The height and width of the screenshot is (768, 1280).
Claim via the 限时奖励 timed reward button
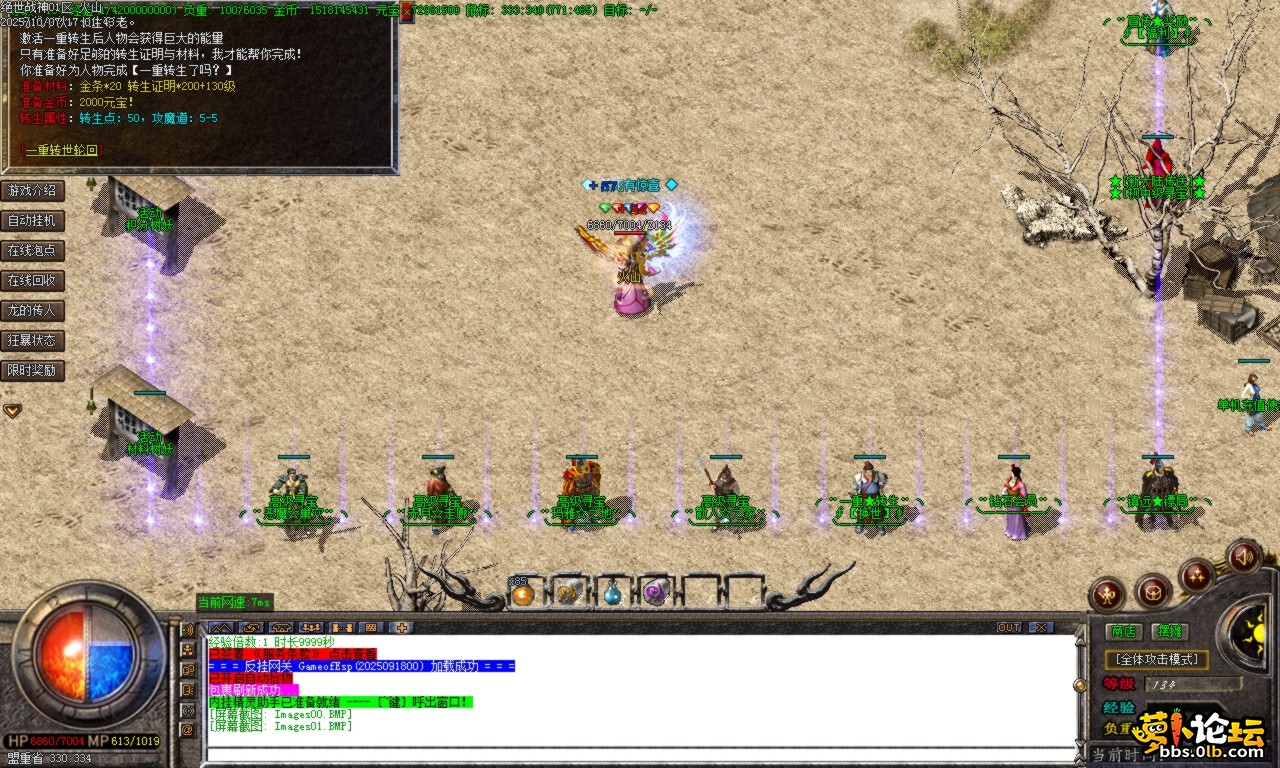[32, 370]
